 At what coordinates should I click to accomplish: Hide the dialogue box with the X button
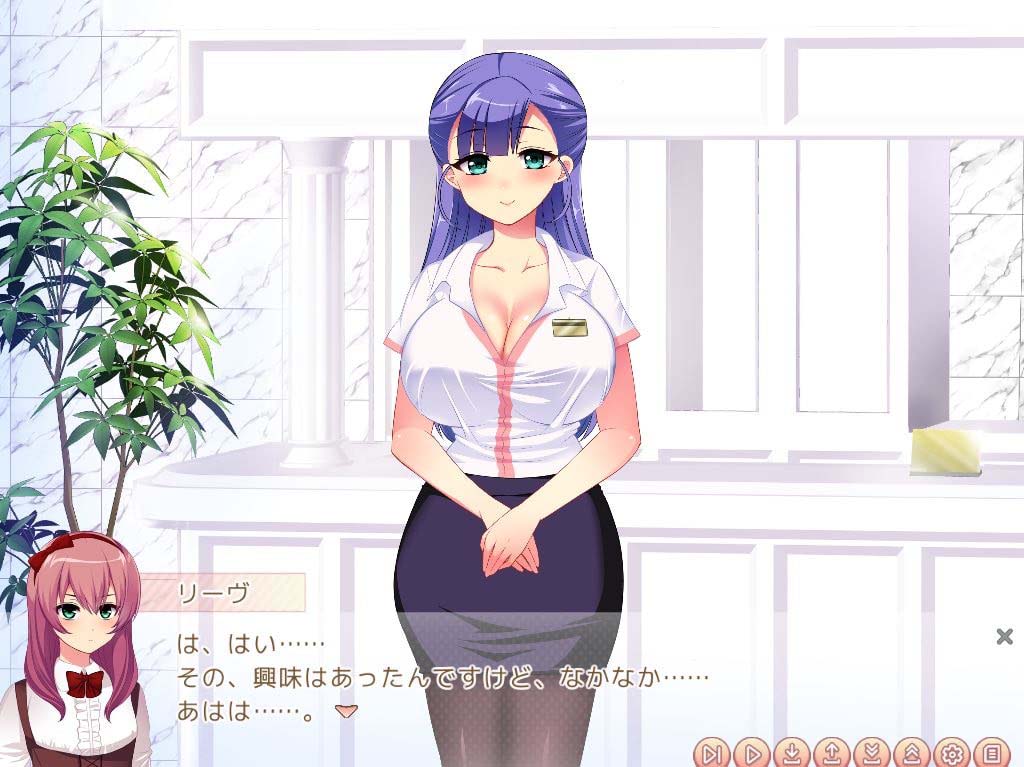[1005, 636]
